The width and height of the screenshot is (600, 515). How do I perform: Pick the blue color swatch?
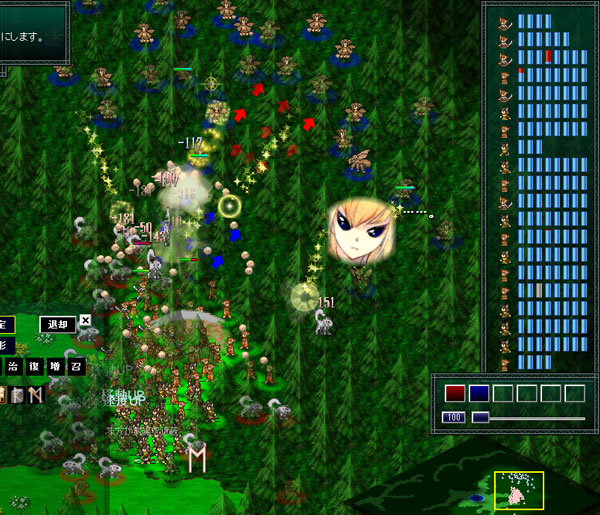coord(479,393)
